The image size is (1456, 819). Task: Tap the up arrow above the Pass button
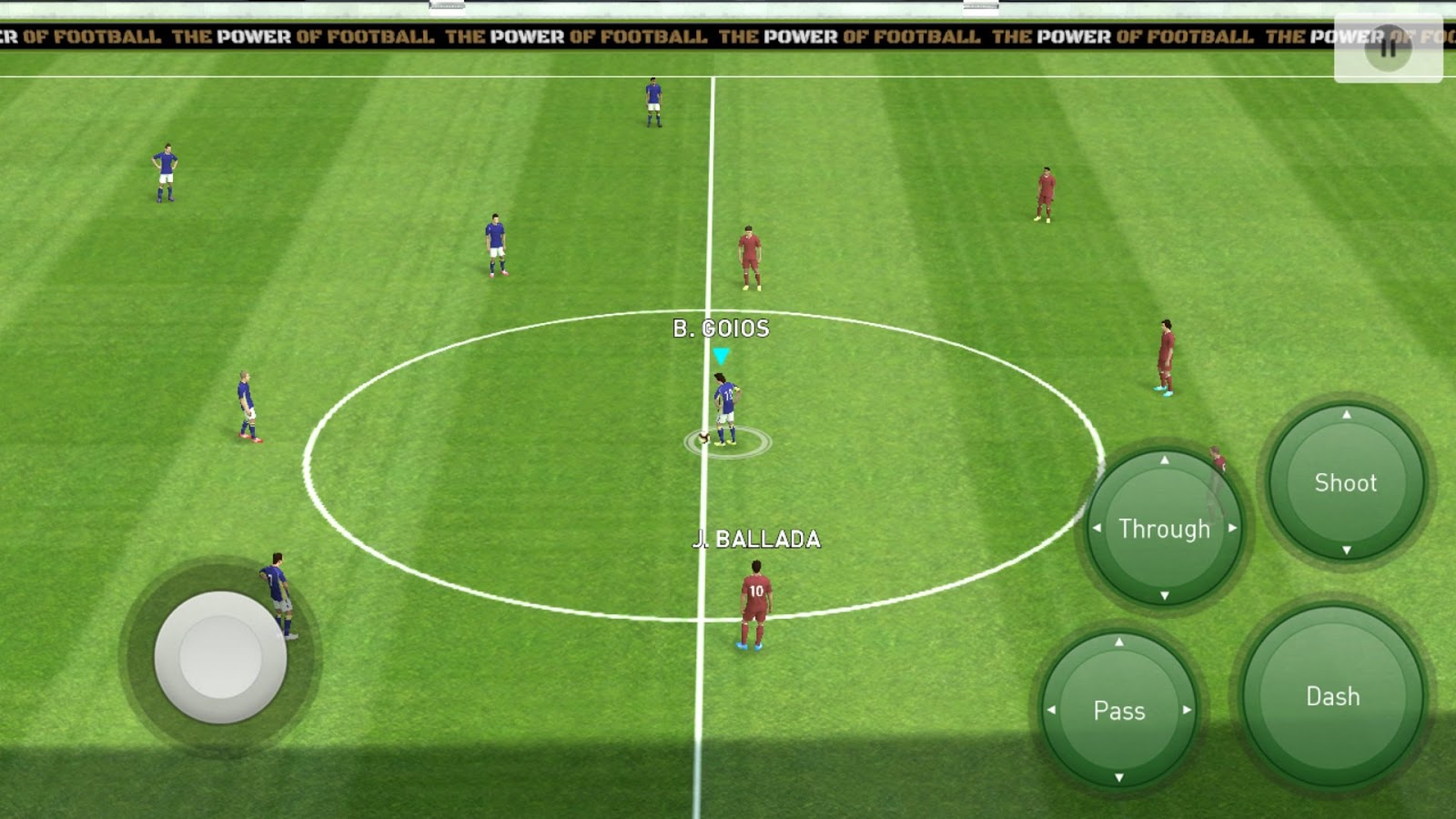[1120, 643]
